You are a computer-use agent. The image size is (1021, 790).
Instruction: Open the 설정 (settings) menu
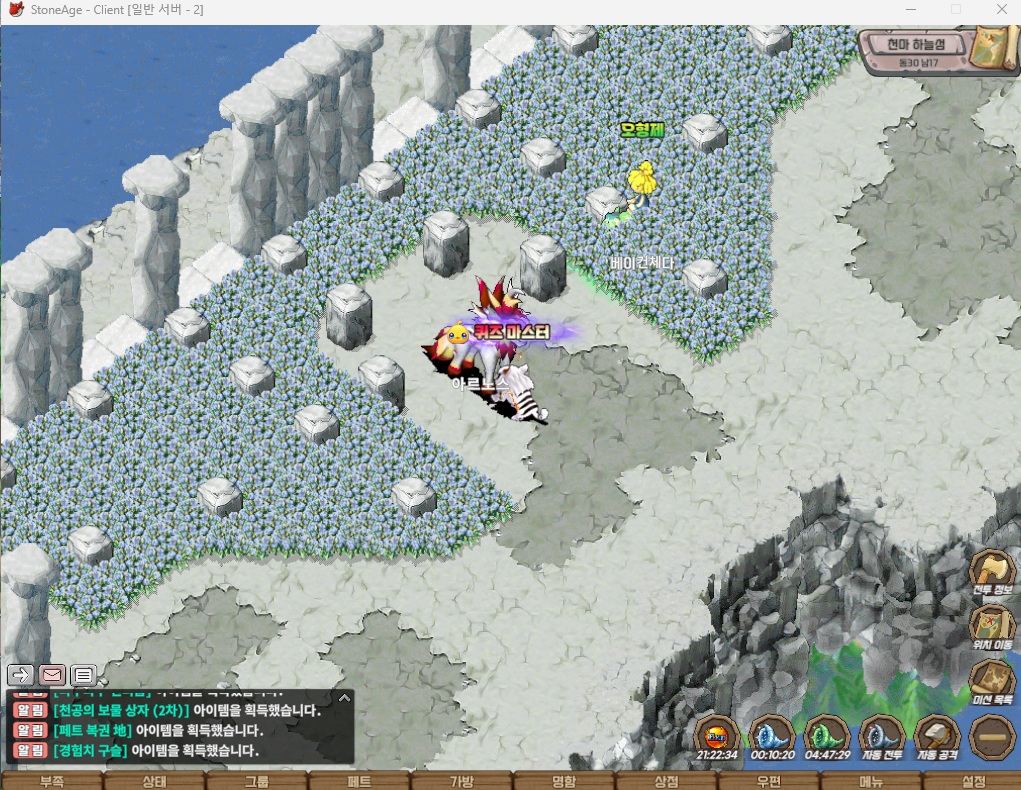click(973, 780)
